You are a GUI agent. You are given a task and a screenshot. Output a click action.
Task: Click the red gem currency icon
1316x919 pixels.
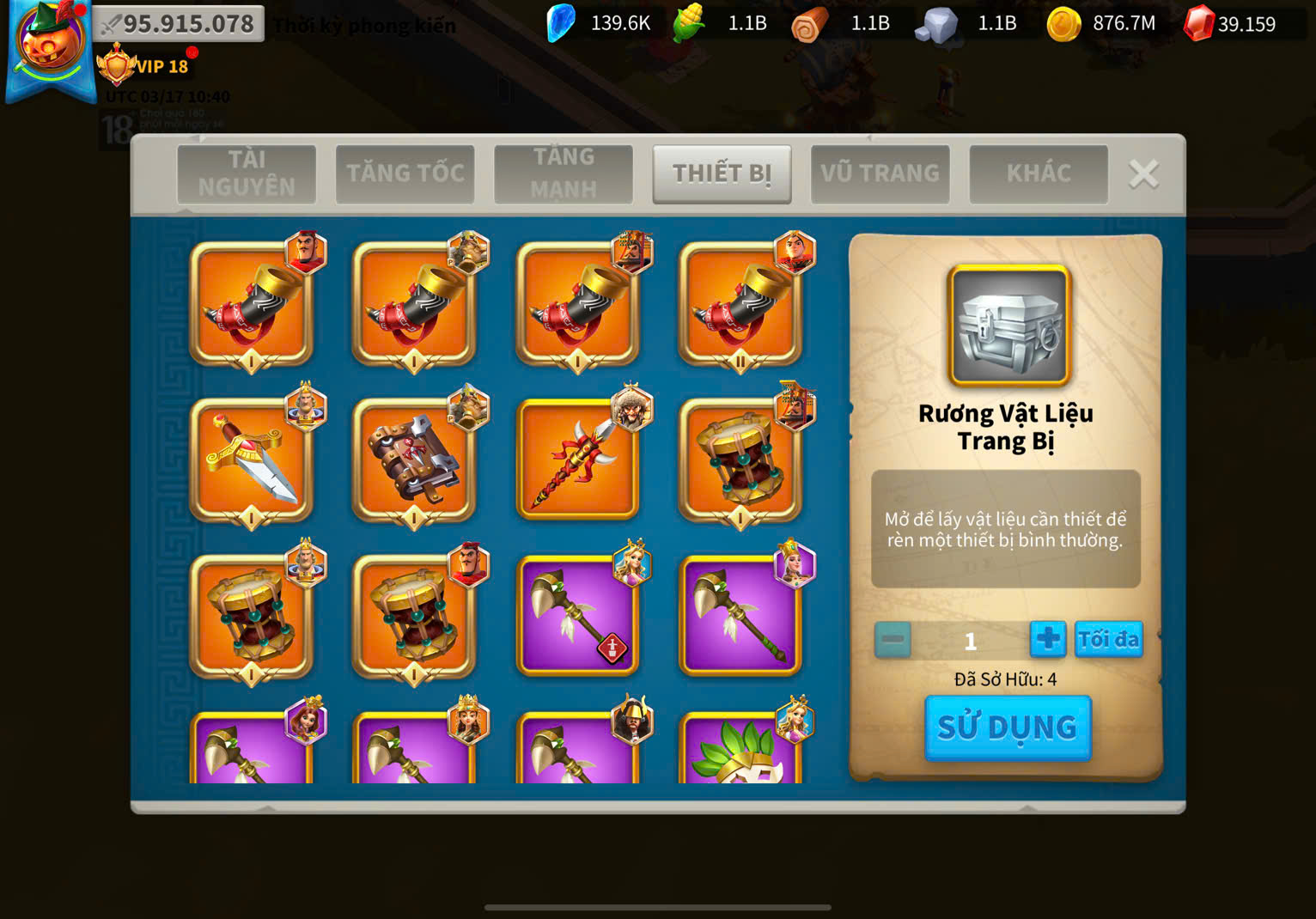tap(1198, 23)
